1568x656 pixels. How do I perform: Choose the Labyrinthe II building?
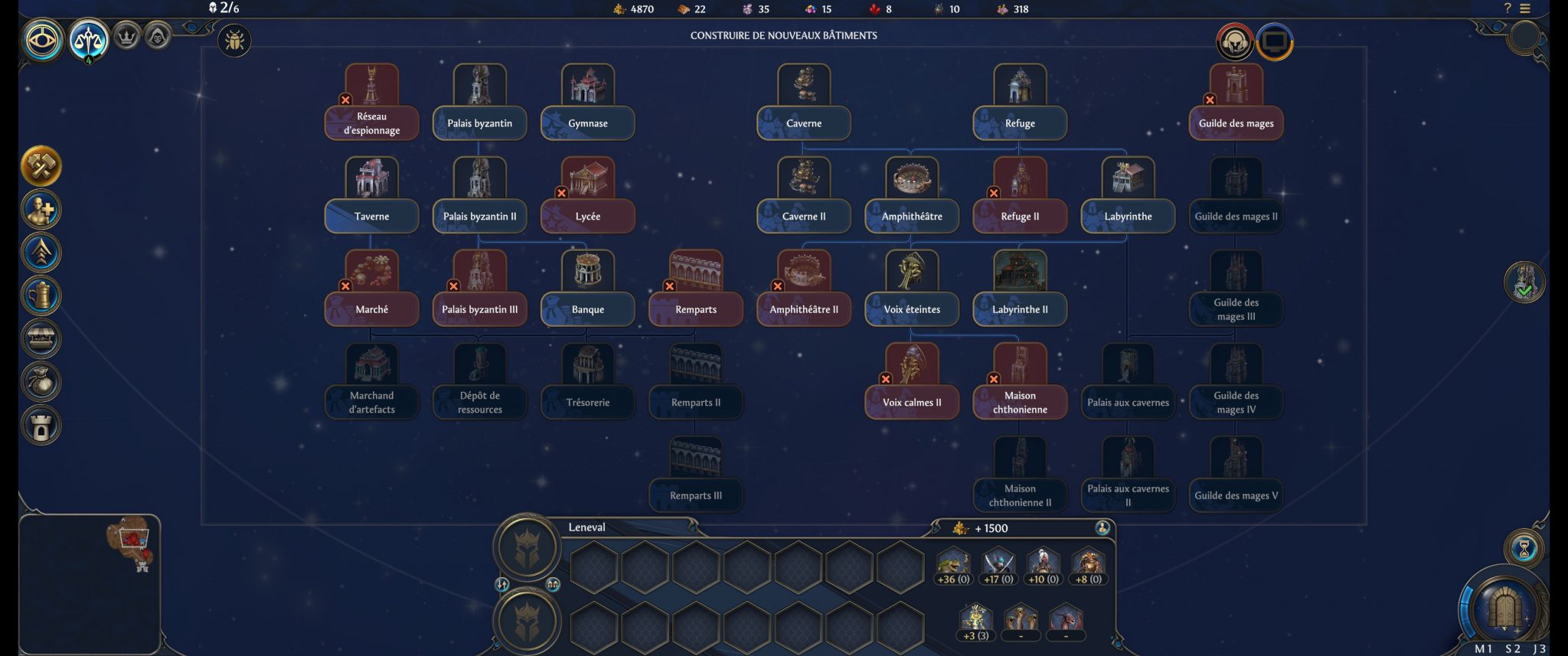[x=1020, y=309]
